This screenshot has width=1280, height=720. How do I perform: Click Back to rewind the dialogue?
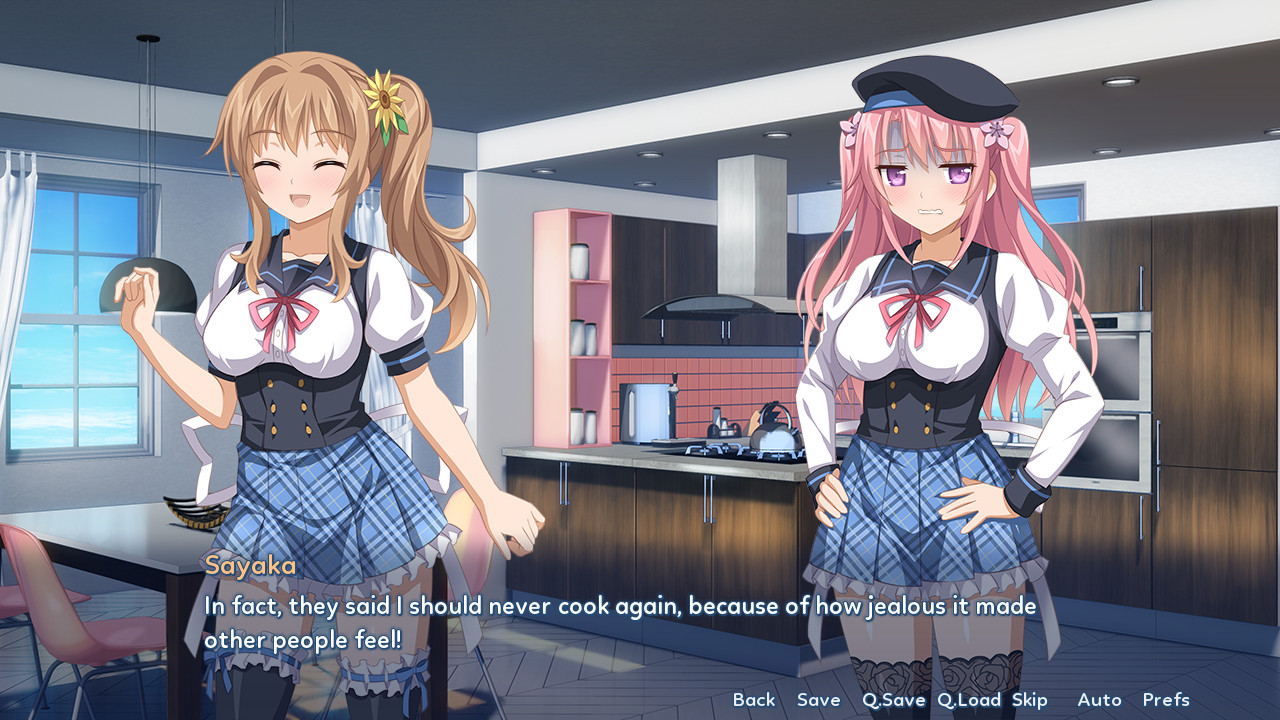pos(754,700)
